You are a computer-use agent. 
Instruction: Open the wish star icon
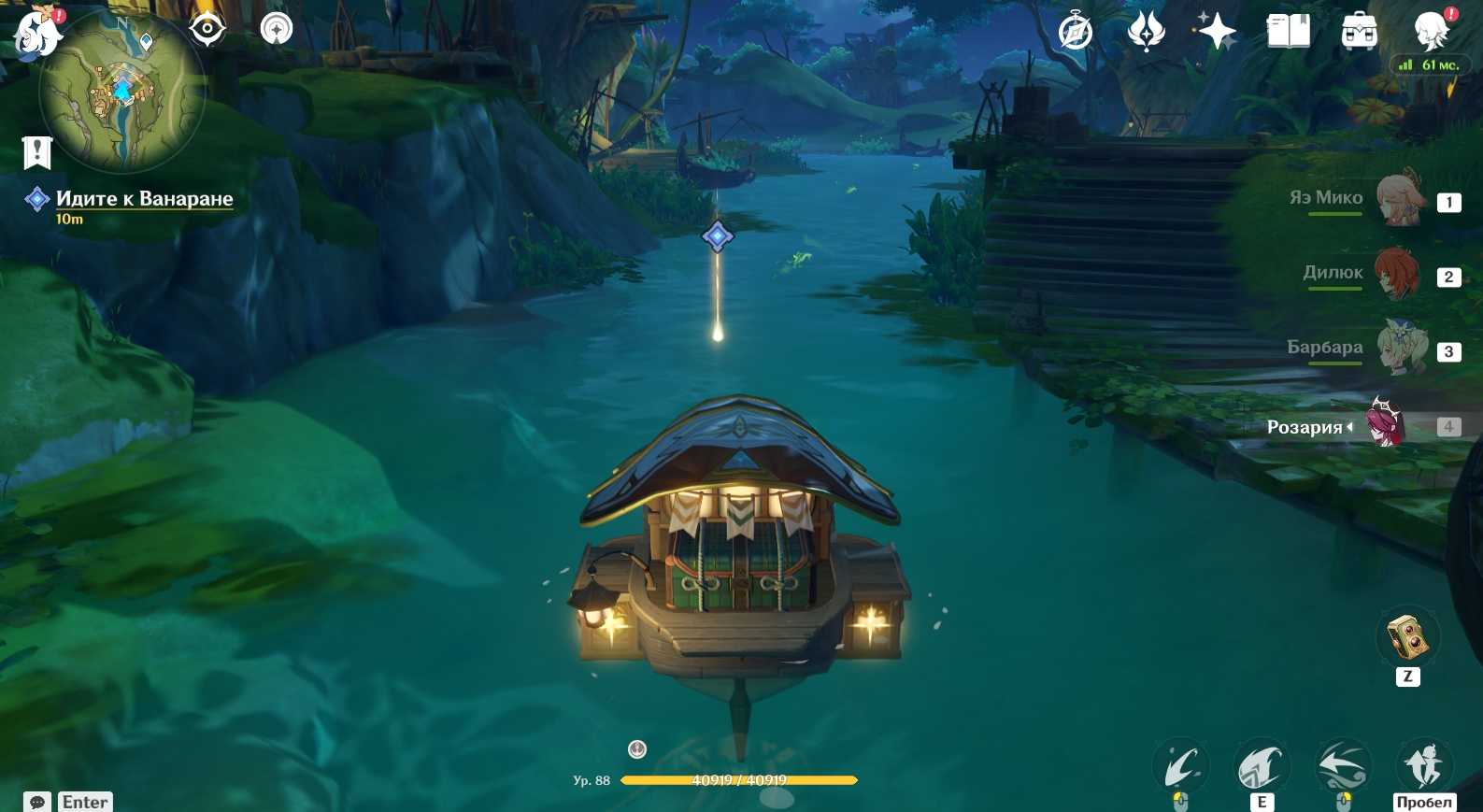(1217, 31)
